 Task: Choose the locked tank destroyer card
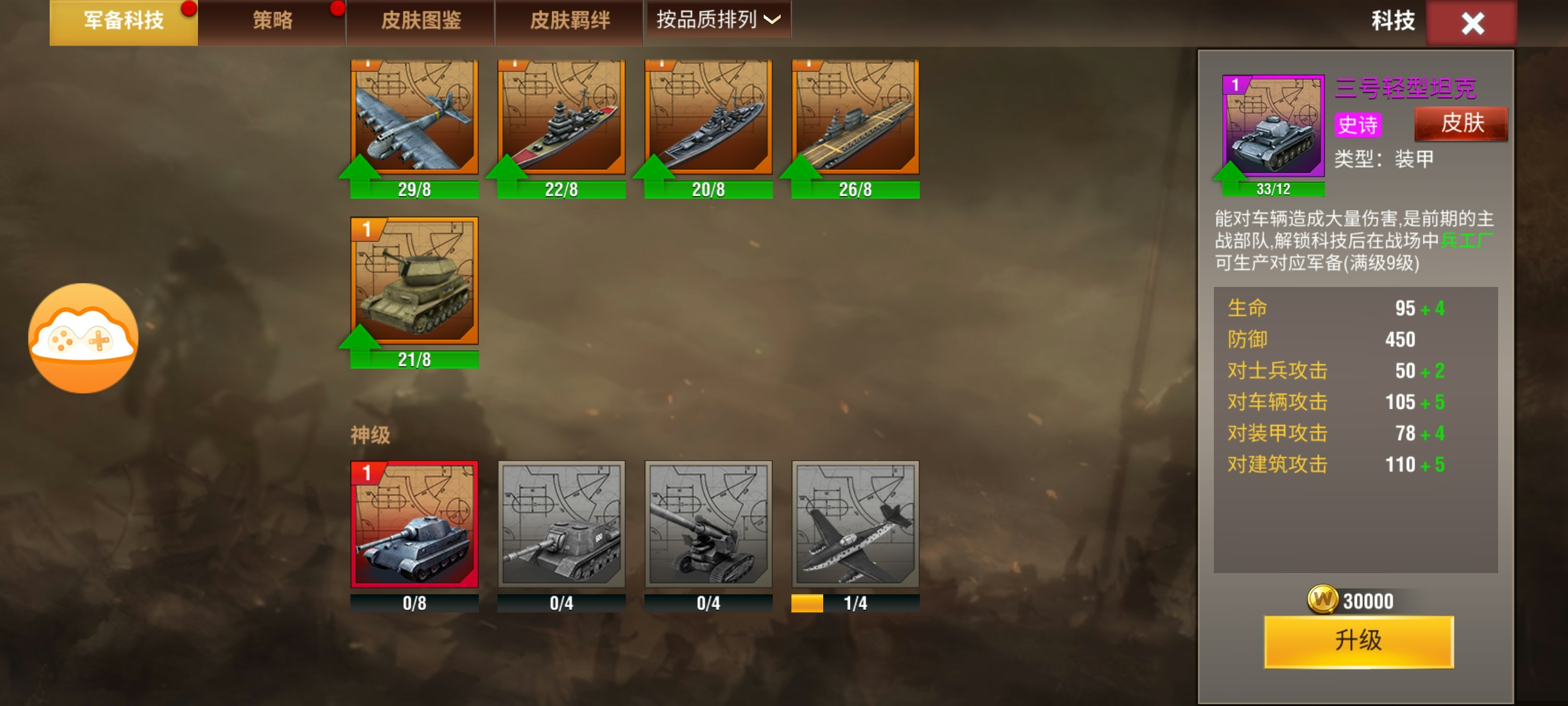(x=561, y=524)
